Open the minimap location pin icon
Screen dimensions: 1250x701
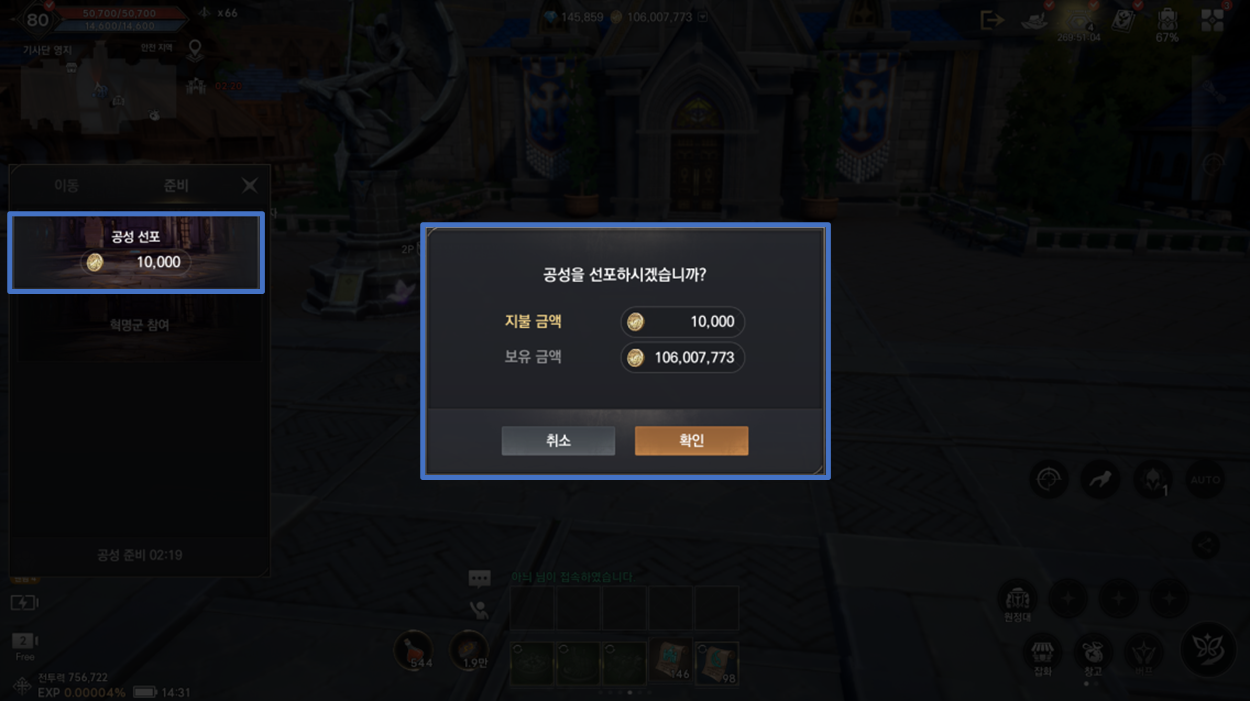tap(195, 49)
